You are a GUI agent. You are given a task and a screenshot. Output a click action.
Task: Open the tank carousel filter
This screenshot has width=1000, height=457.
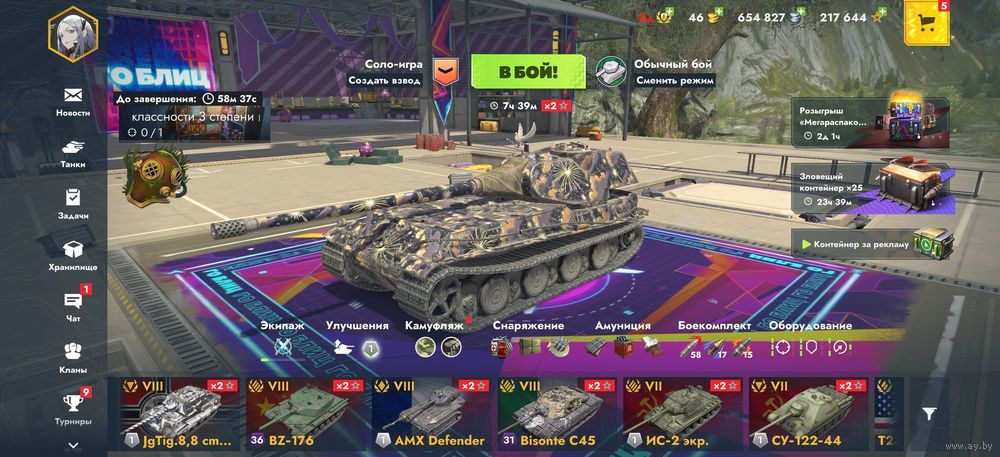tap(929, 413)
